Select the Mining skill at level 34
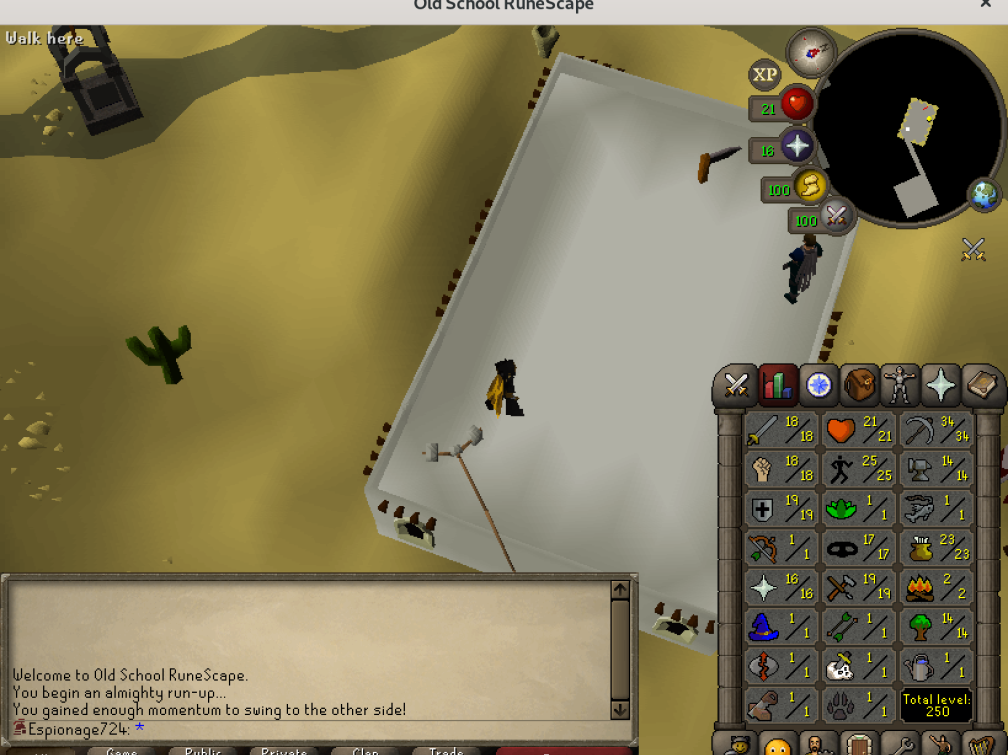Screen dimensions: 1008x755 coord(936,430)
